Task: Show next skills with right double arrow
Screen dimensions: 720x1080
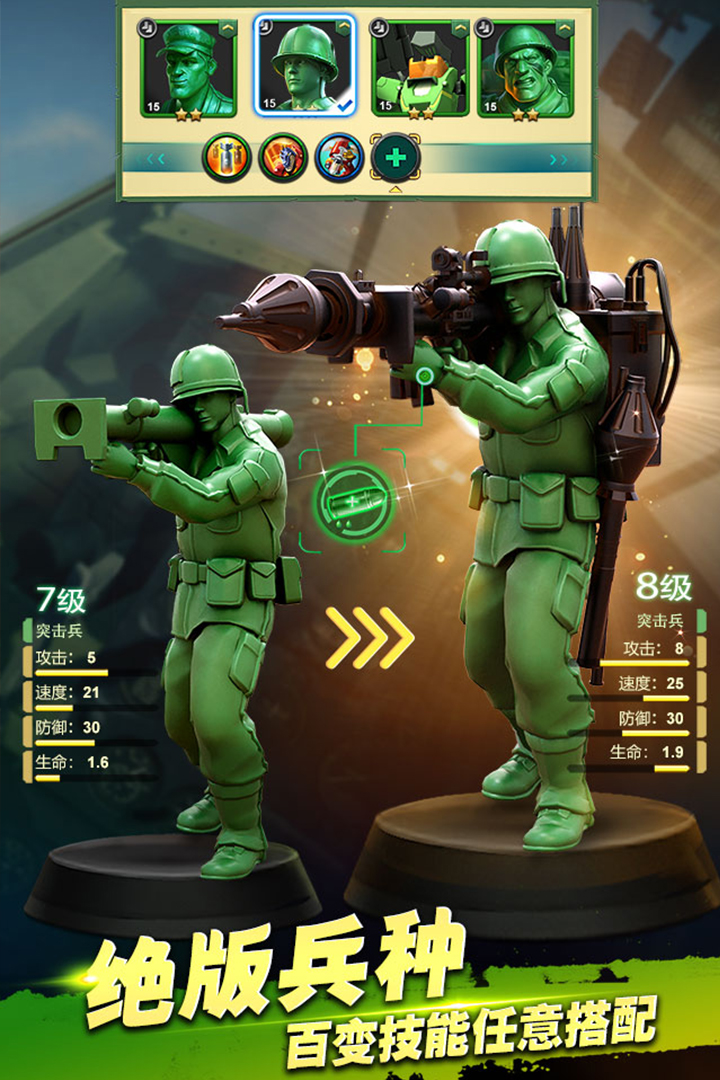Action: pos(558,159)
